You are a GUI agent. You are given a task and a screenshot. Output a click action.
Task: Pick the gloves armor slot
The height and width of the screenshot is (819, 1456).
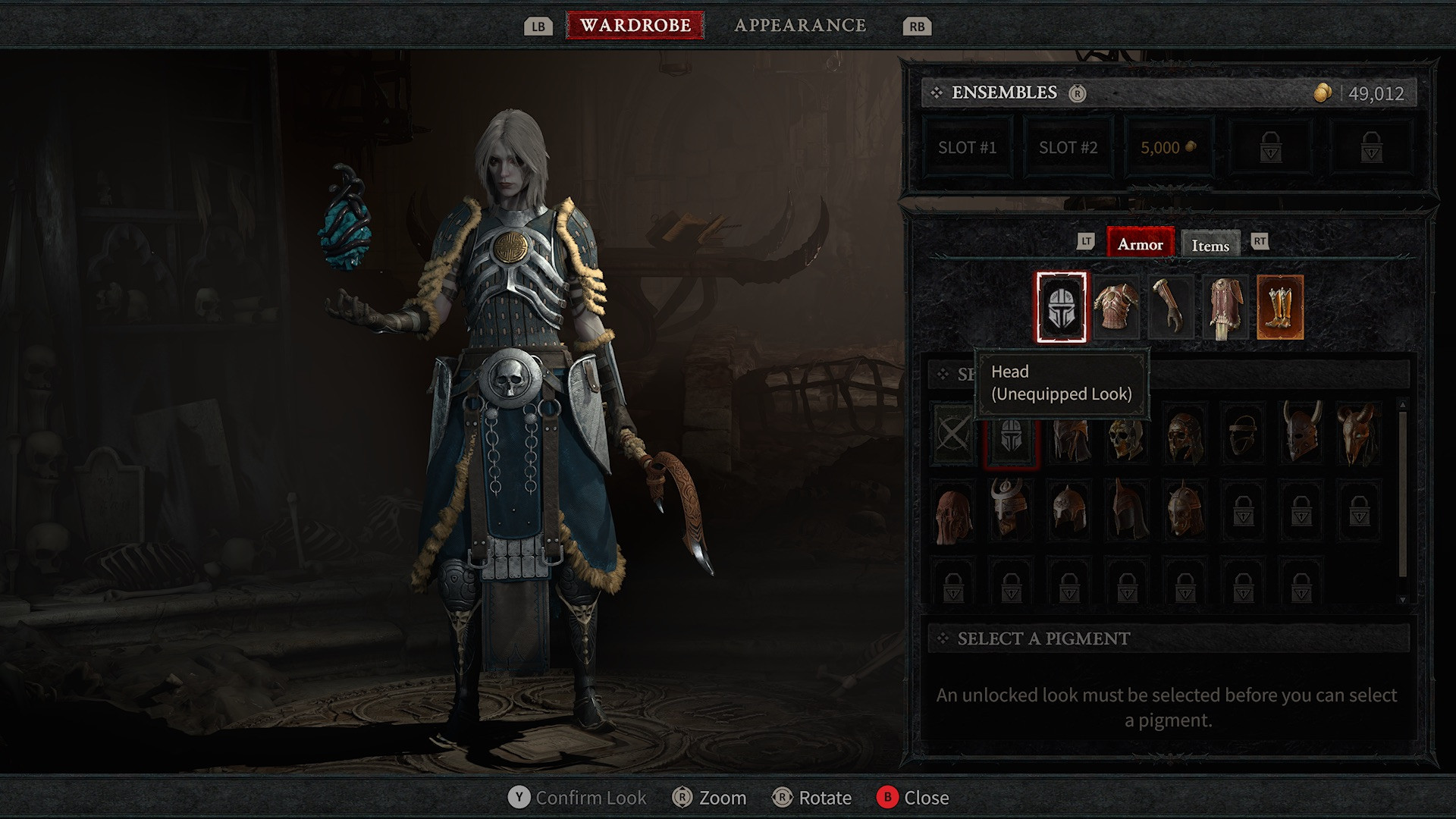[x=1170, y=307]
